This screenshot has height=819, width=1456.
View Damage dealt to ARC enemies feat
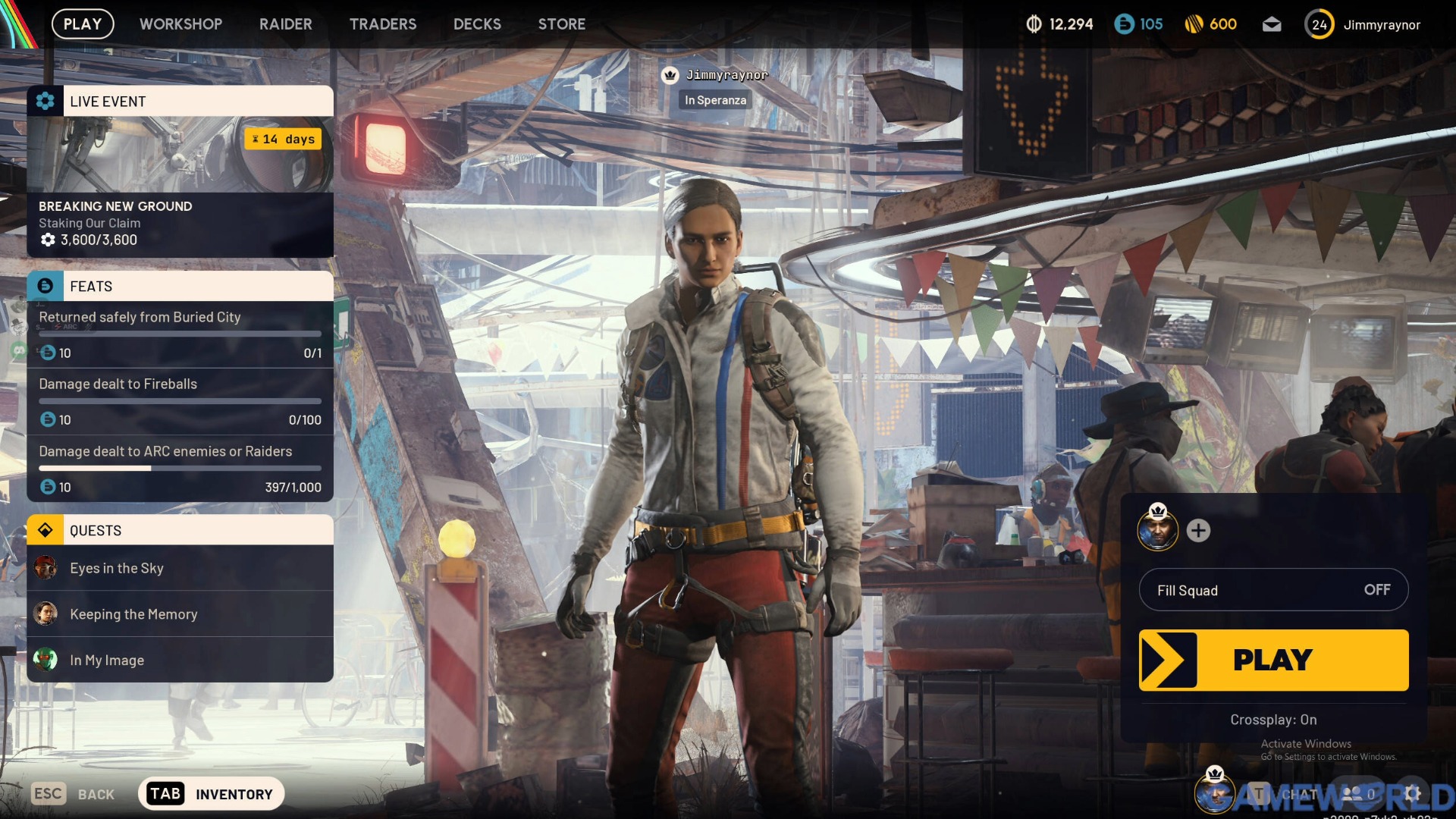(180, 468)
